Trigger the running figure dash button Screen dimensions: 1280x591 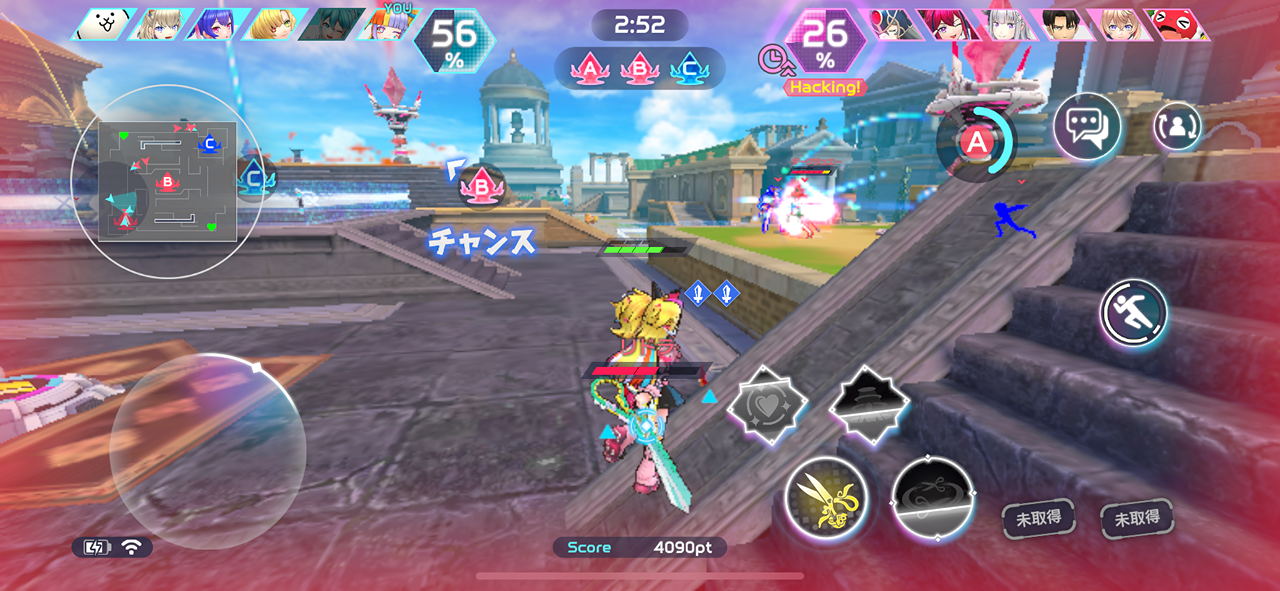1135,313
